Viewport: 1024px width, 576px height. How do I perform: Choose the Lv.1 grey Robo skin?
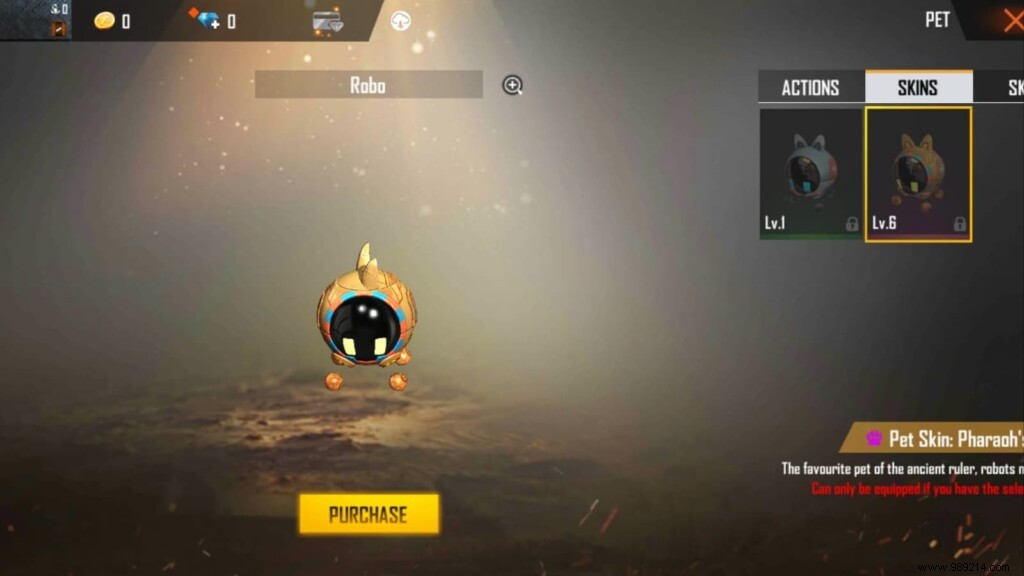point(810,174)
